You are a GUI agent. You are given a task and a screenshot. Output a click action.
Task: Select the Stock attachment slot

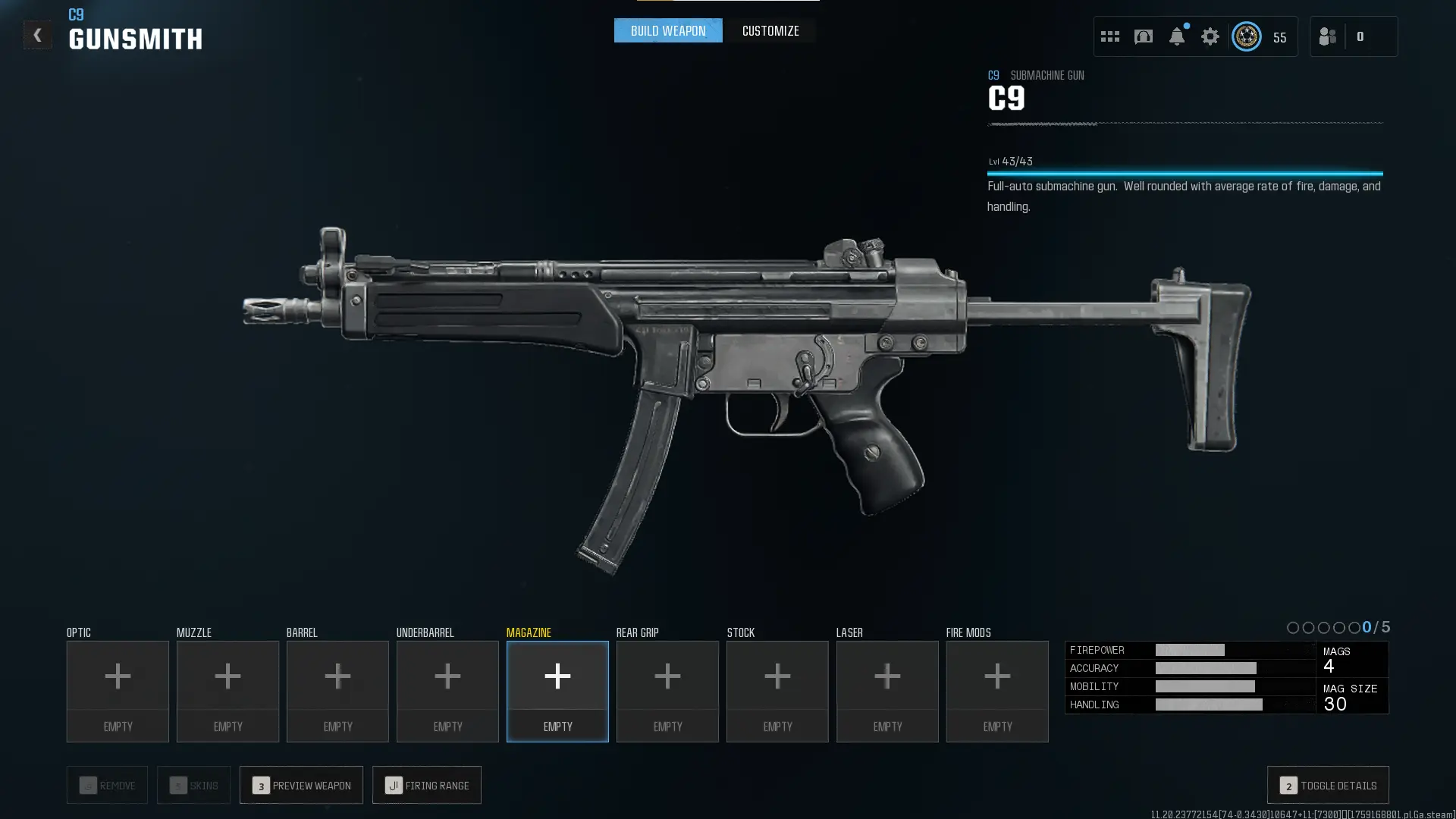tap(777, 691)
